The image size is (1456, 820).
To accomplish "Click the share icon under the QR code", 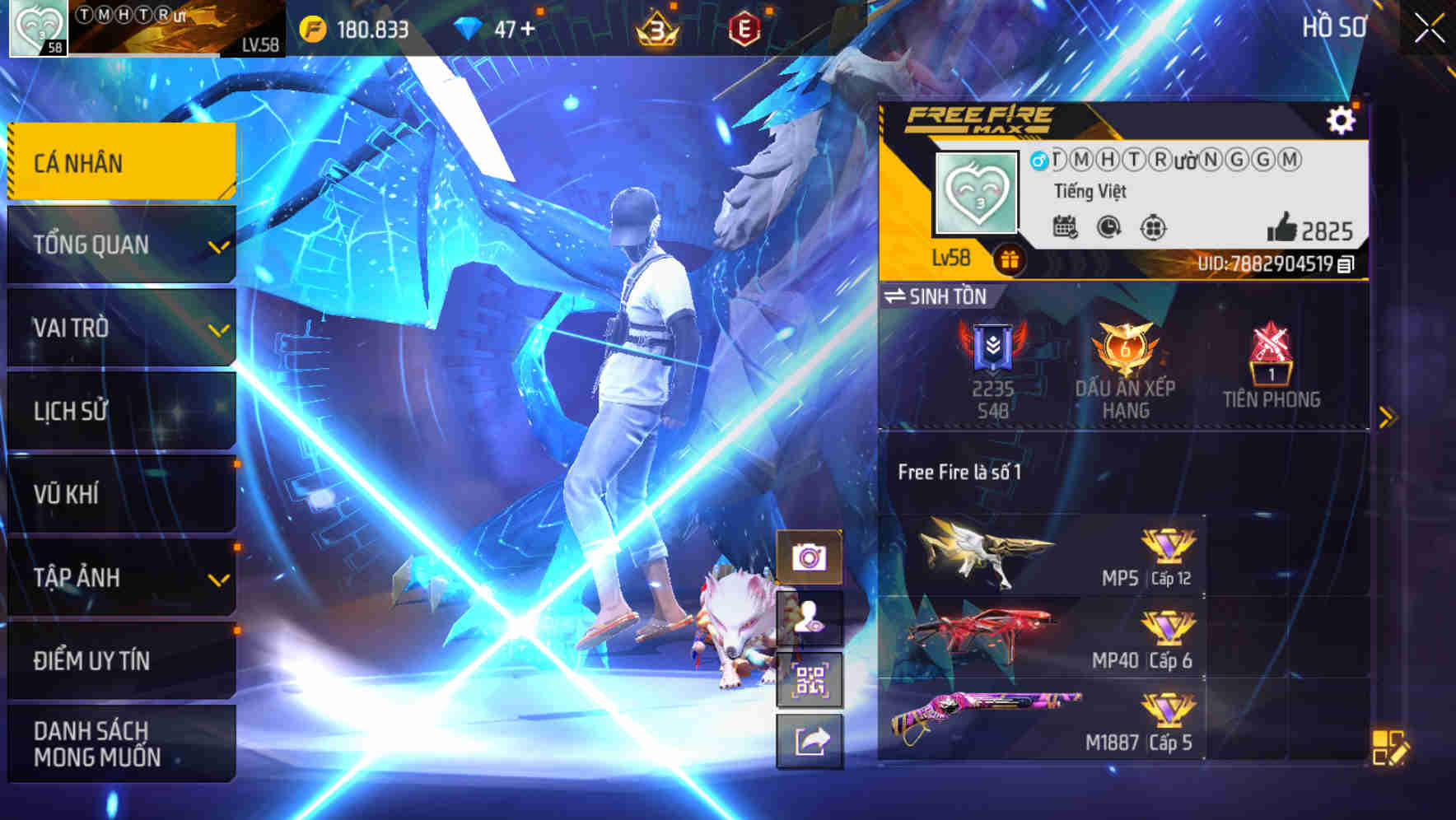I will pos(810,743).
